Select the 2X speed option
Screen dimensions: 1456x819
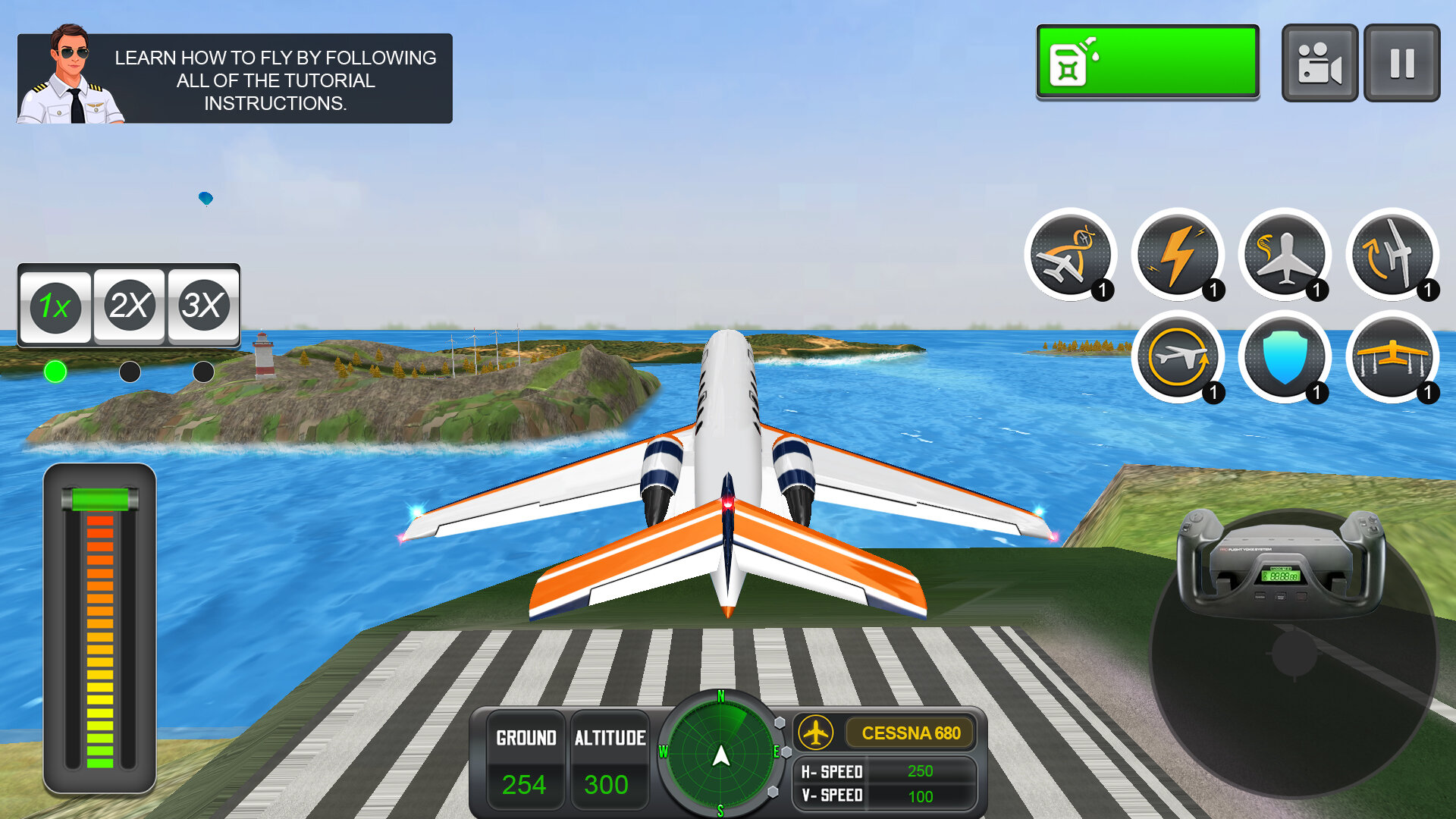tap(129, 306)
